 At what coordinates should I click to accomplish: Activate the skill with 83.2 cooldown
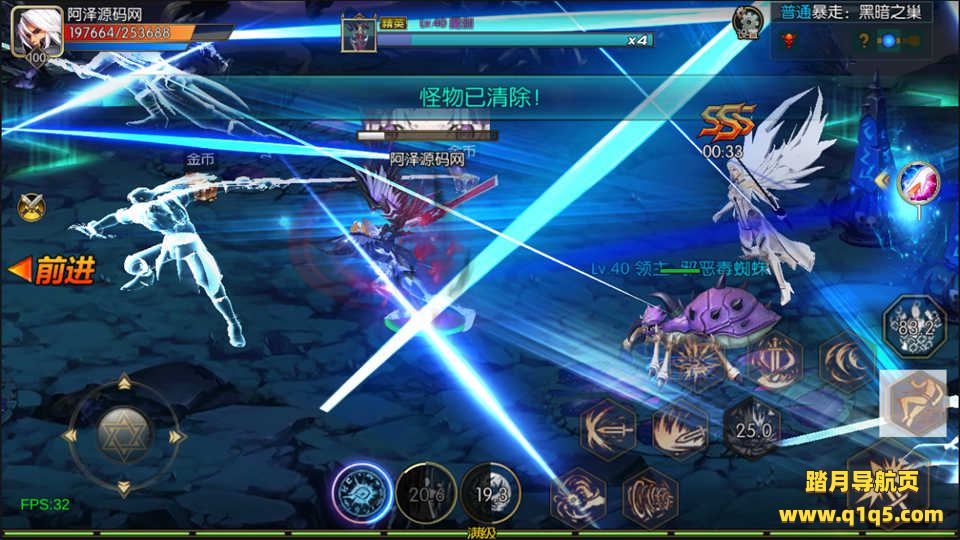pyautogui.click(x=913, y=326)
